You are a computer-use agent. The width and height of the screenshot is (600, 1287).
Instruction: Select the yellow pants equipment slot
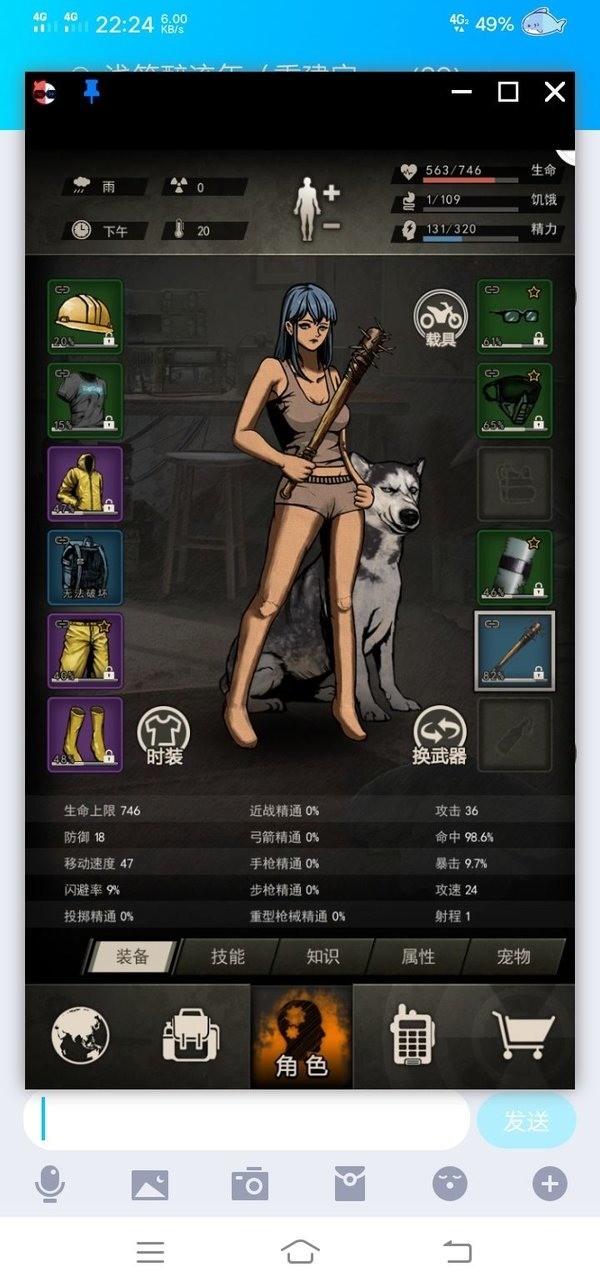85,651
